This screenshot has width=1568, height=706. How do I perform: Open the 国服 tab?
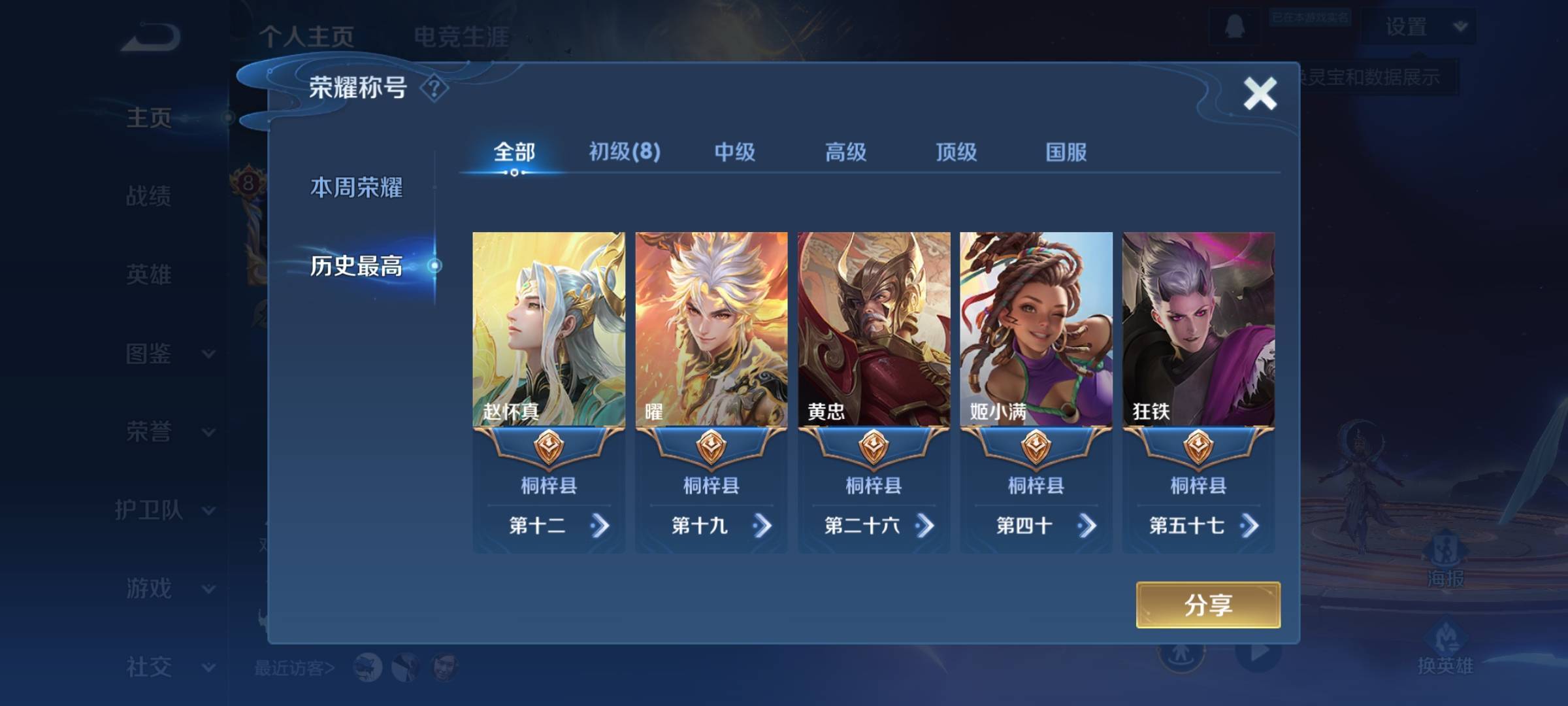click(1066, 152)
